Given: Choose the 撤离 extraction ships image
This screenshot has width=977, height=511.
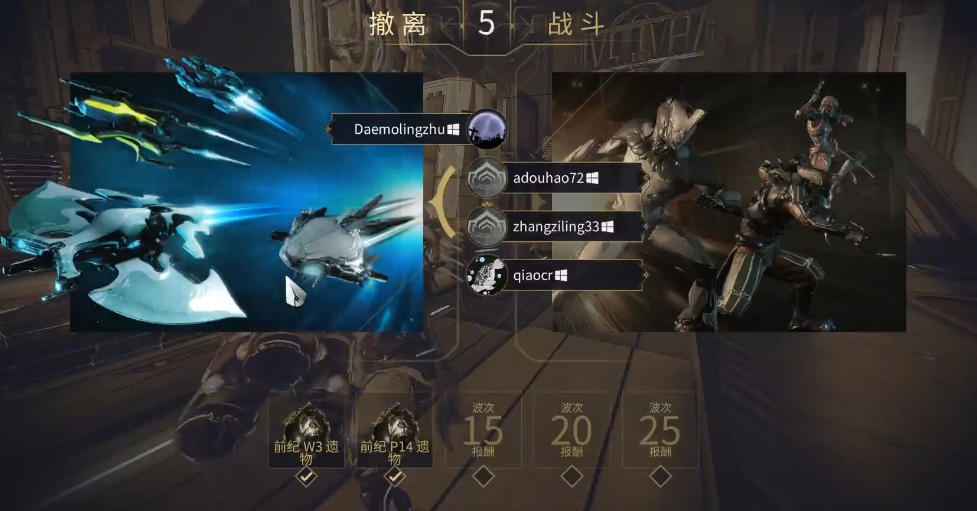Looking at the screenshot, I should tap(246, 202).
